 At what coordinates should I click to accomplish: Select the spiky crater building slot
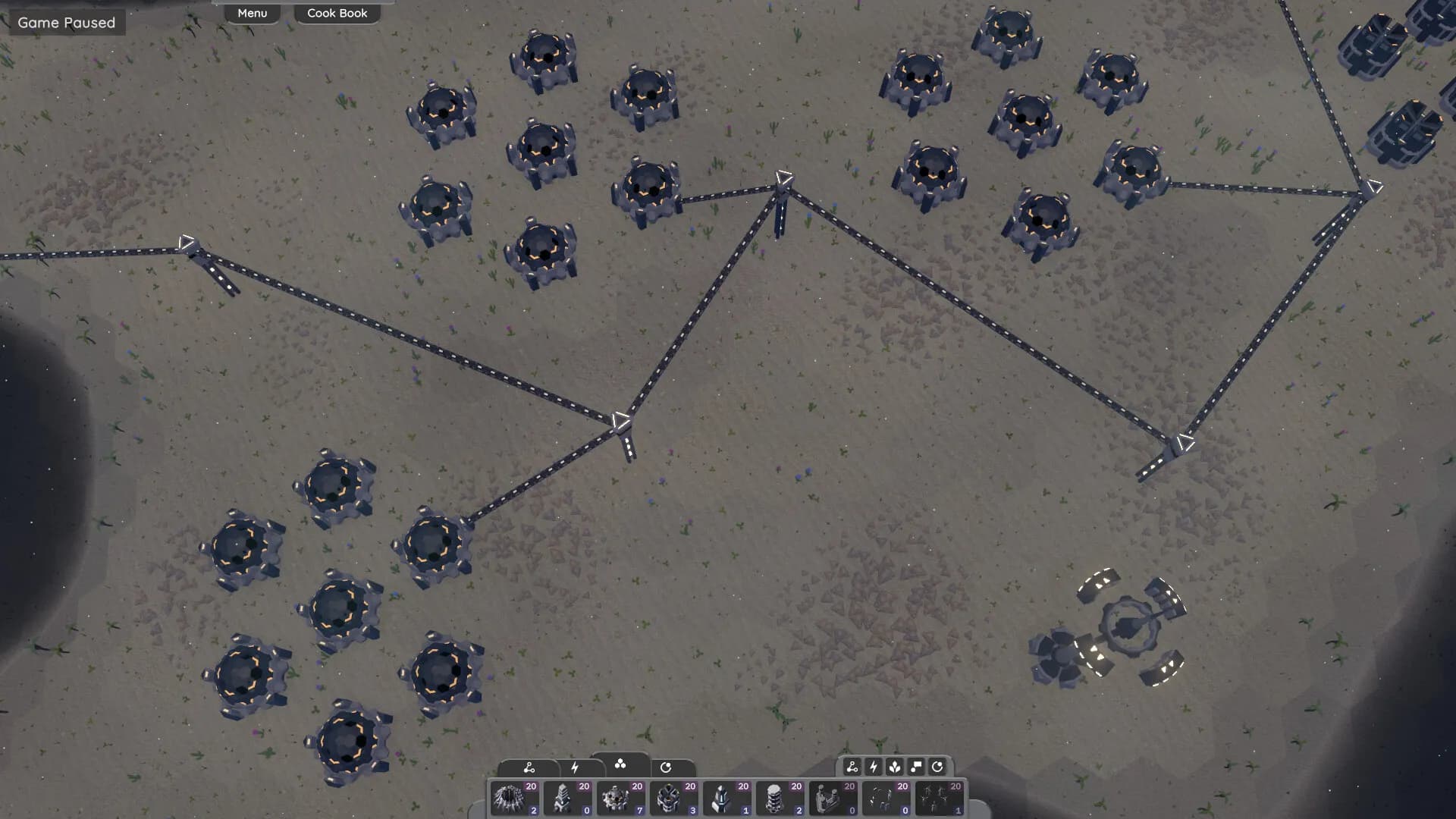(x=515, y=799)
